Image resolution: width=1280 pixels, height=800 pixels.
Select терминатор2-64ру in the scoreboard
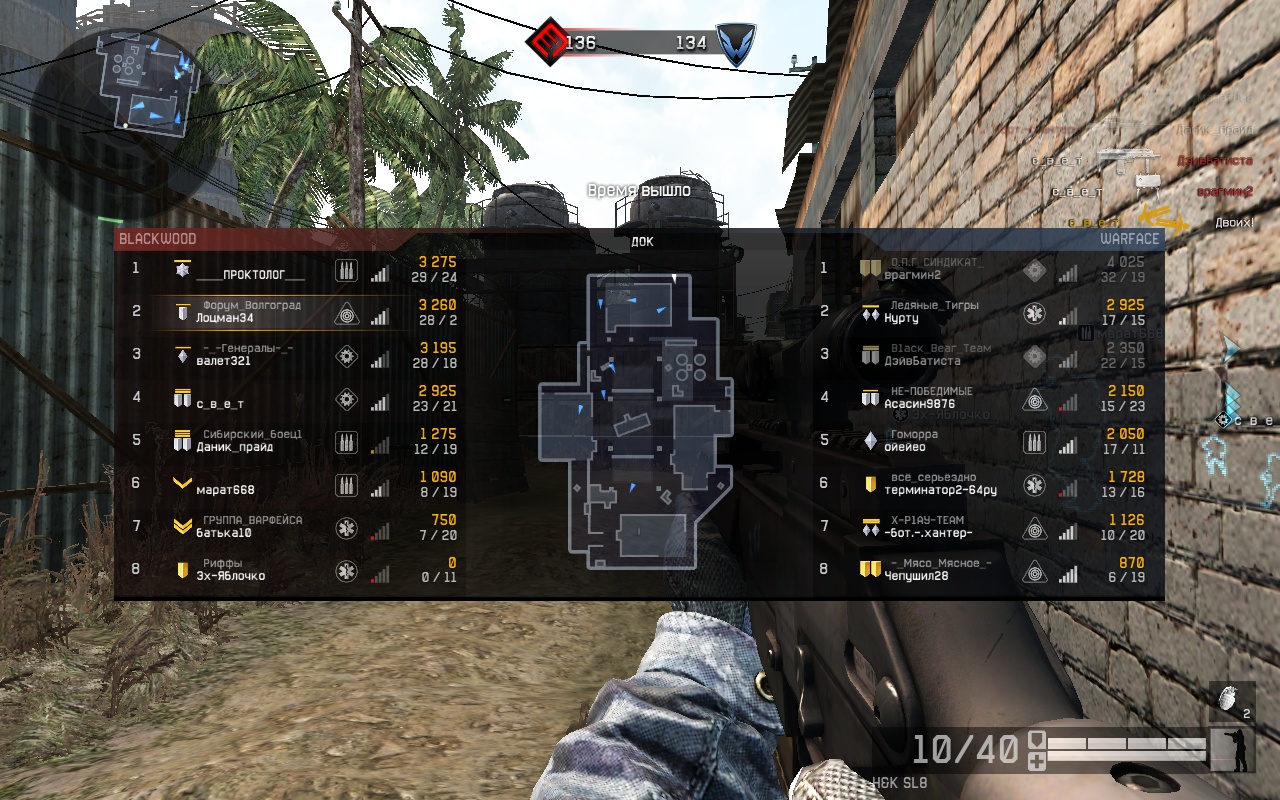tap(940, 490)
